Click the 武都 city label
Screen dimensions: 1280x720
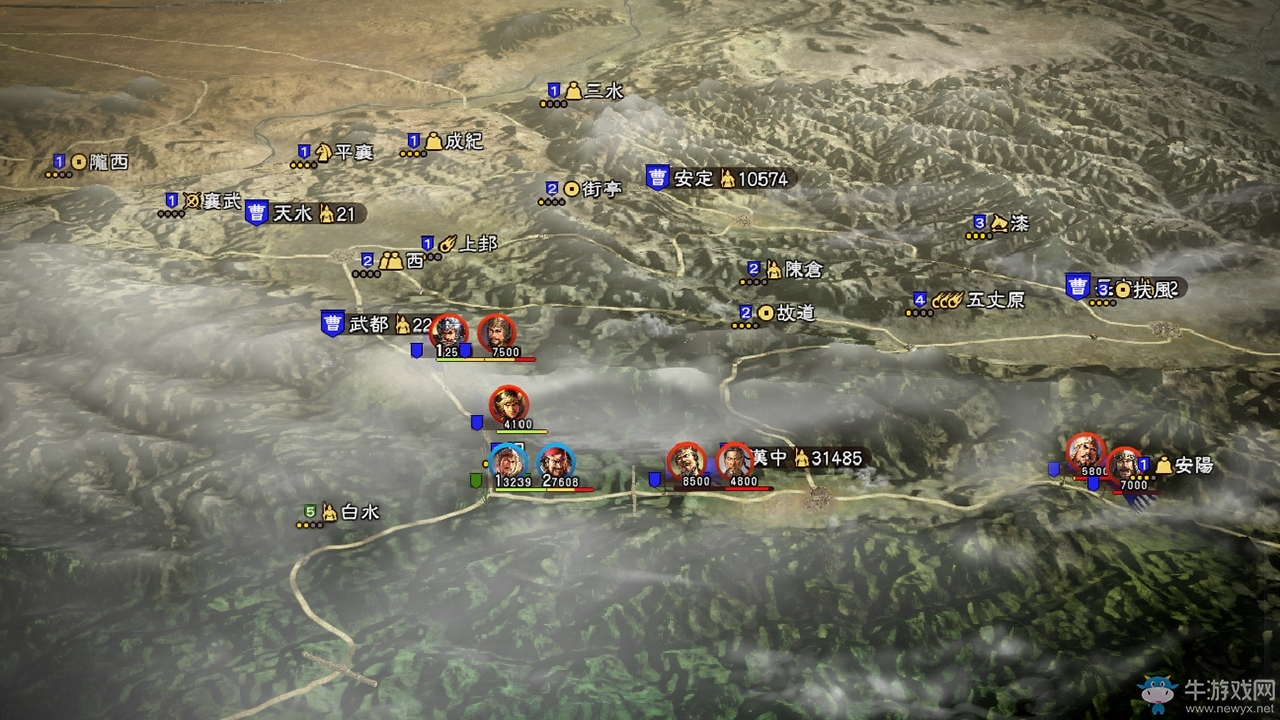[x=368, y=324]
